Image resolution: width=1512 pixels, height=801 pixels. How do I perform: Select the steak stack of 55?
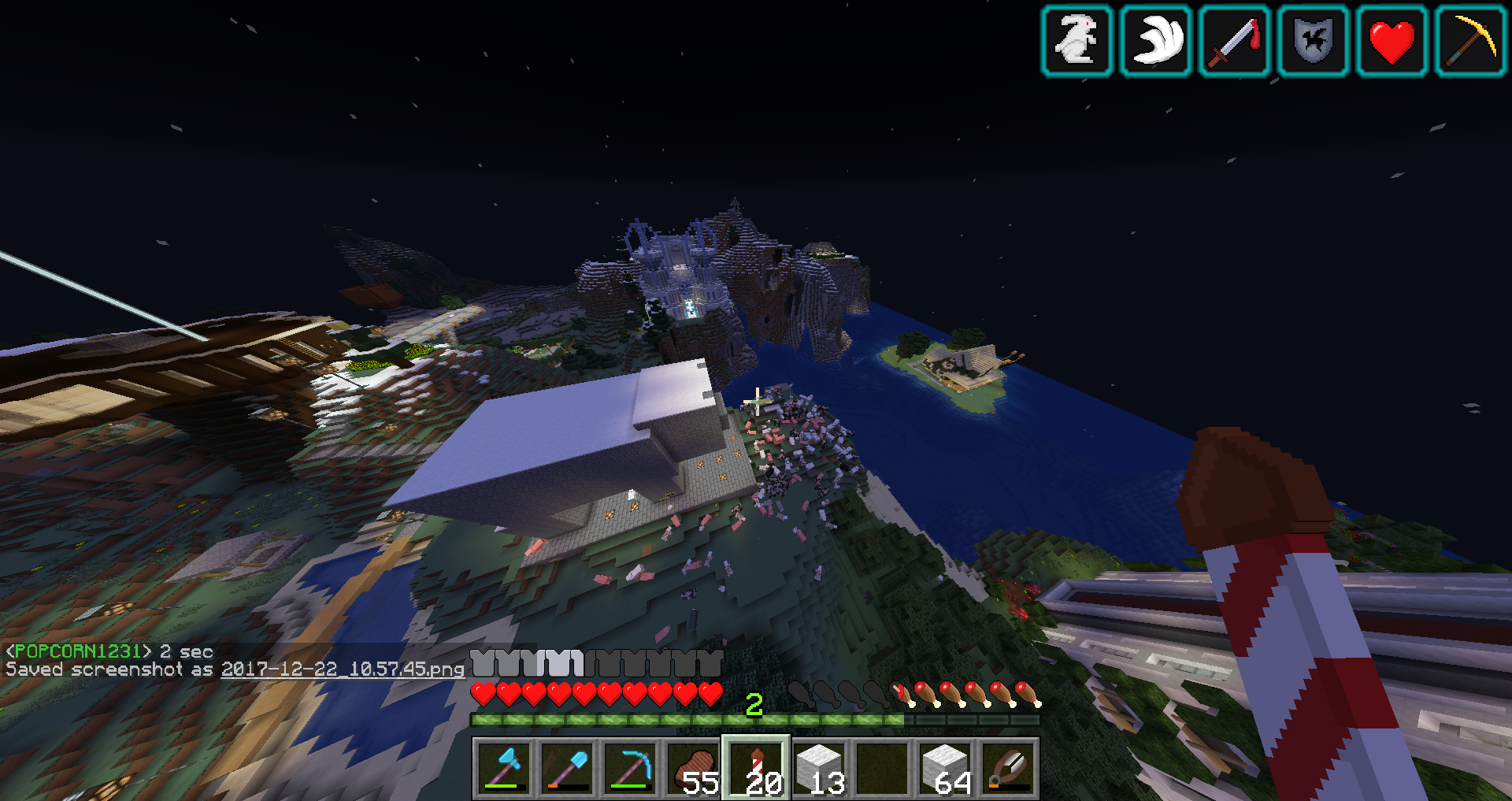(693, 769)
